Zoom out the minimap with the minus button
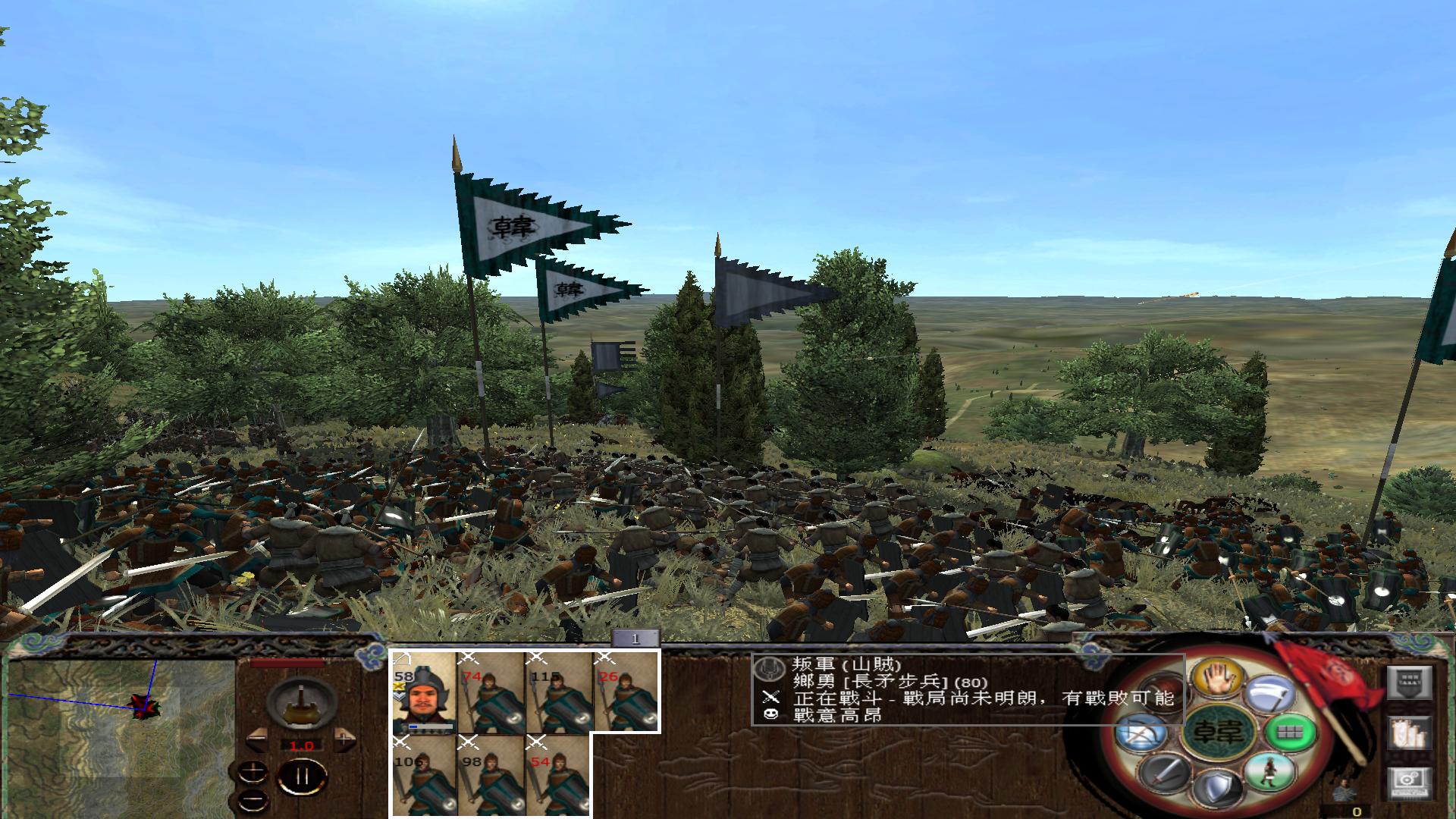1456x819 pixels. coord(253,800)
